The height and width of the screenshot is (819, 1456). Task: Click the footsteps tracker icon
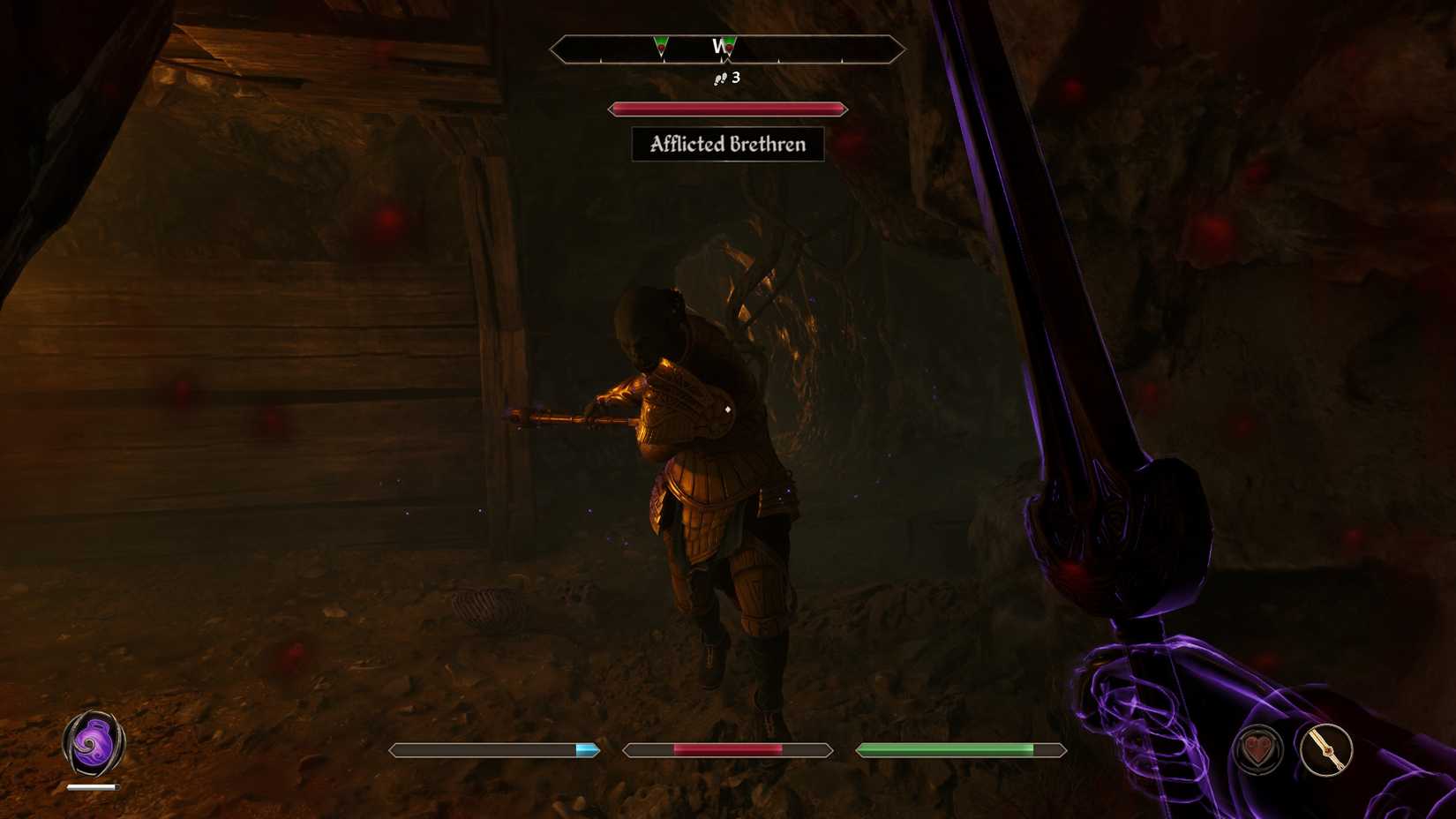[719, 79]
